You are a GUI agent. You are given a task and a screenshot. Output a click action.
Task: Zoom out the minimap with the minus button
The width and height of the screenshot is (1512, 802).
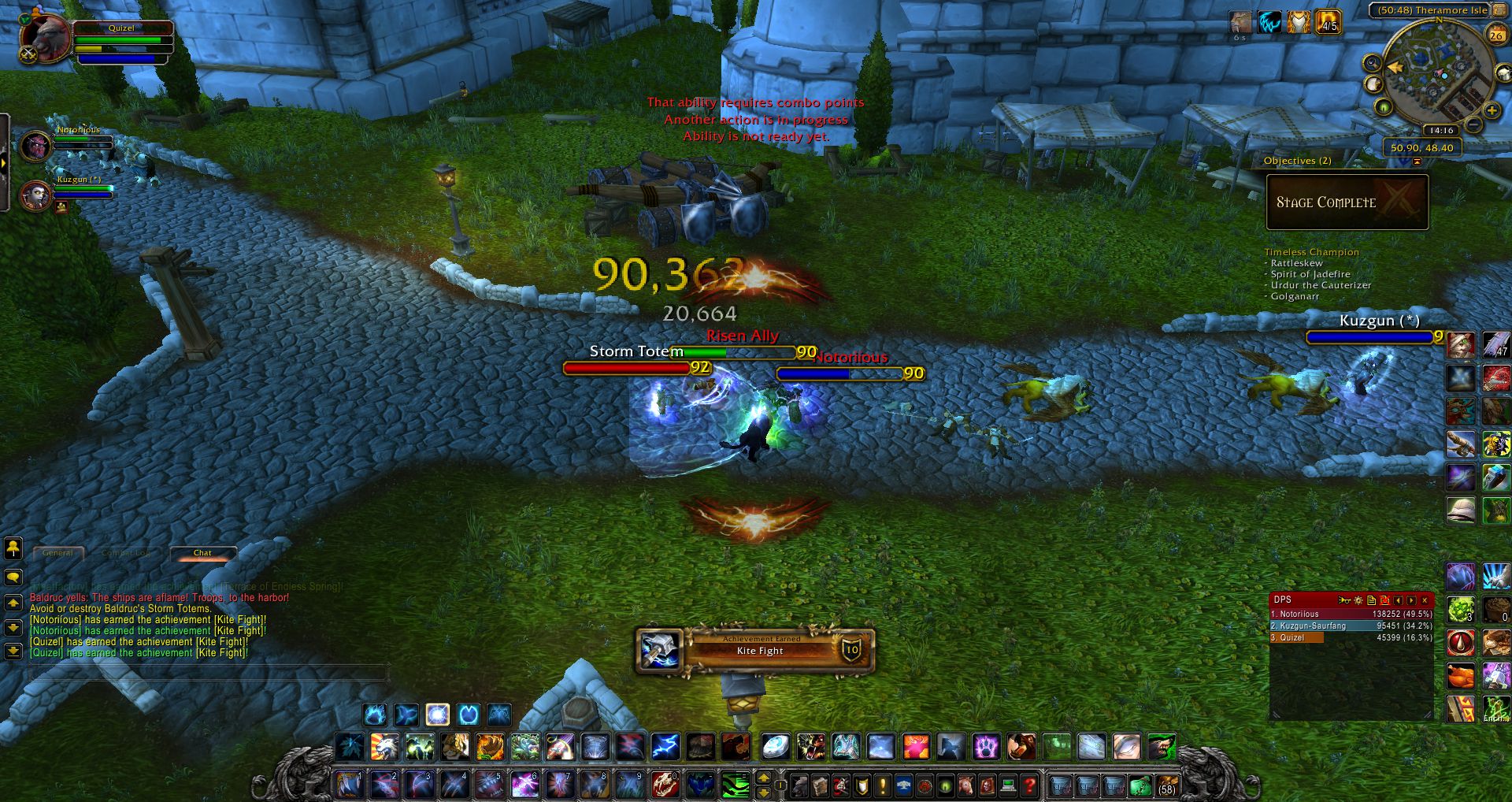1473,125
